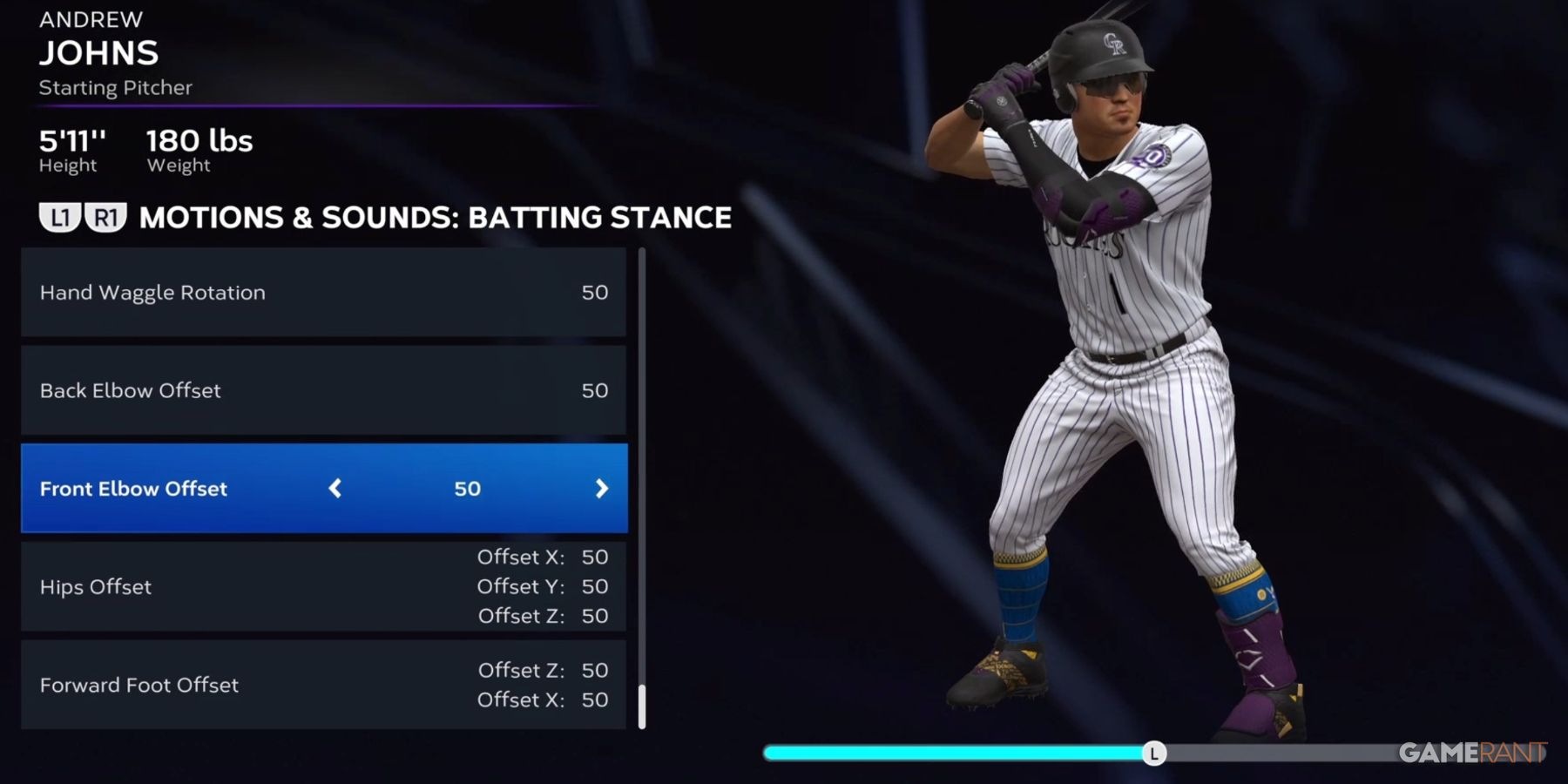Image resolution: width=1568 pixels, height=784 pixels.
Task: Click the menu list scrollbar thumb
Action: [x=642, y=706]
